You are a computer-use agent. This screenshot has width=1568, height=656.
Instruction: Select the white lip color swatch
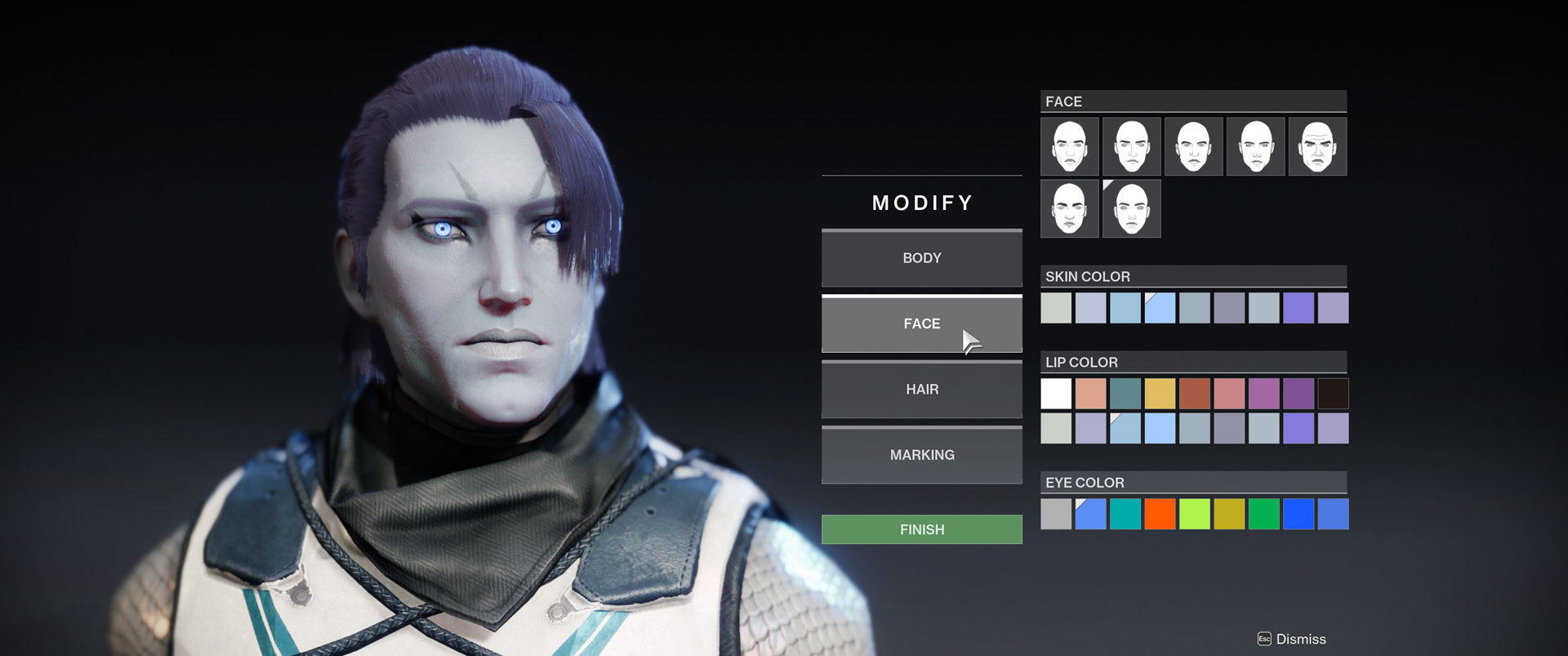[x=1055, y=392]
